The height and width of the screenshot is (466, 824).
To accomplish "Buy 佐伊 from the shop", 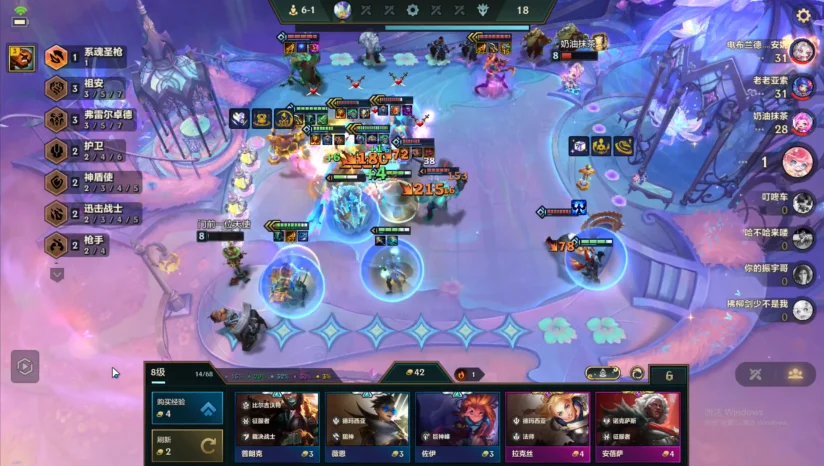I will point(457,427).
